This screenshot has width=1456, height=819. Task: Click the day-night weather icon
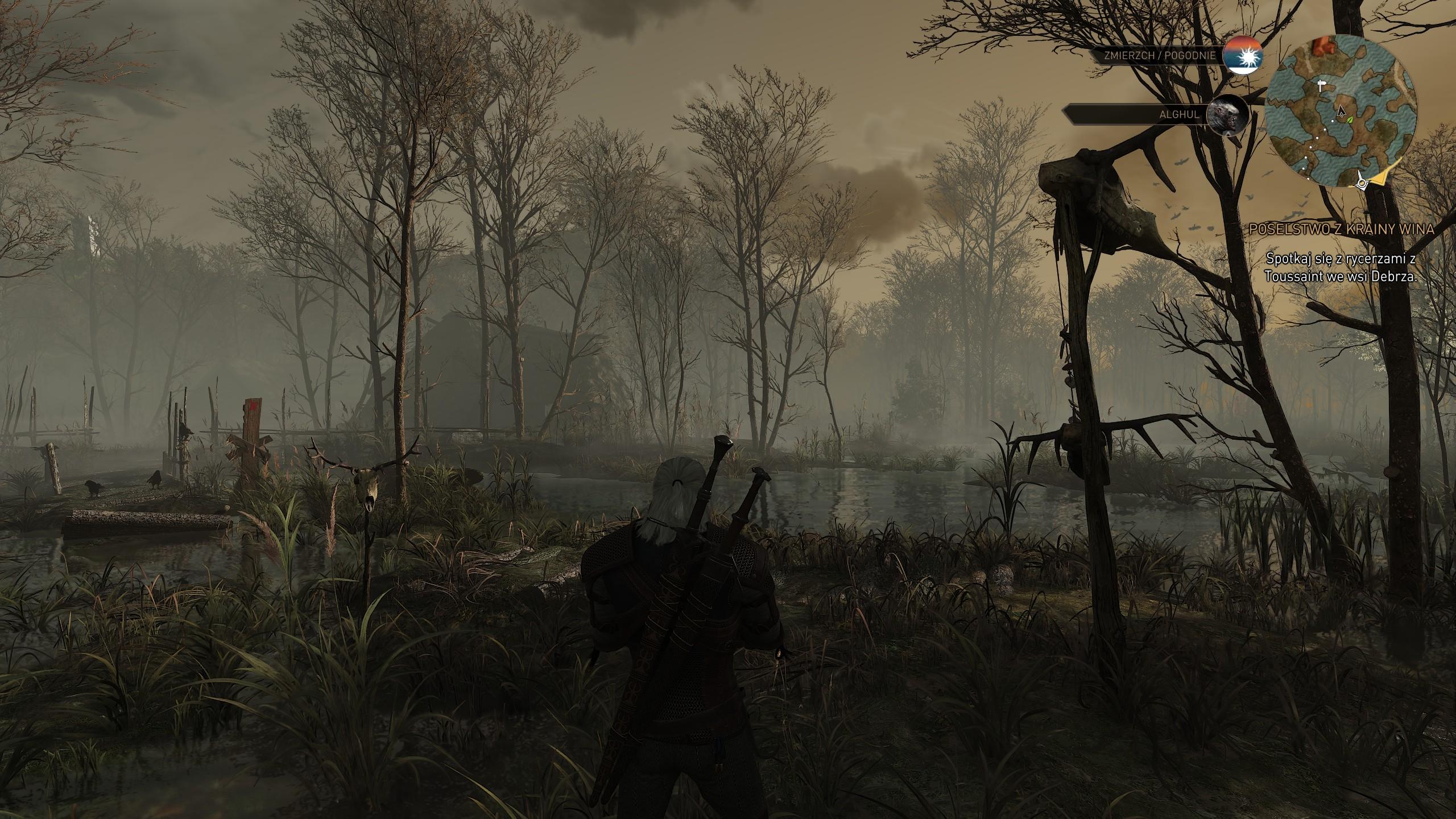point(1244,56)
